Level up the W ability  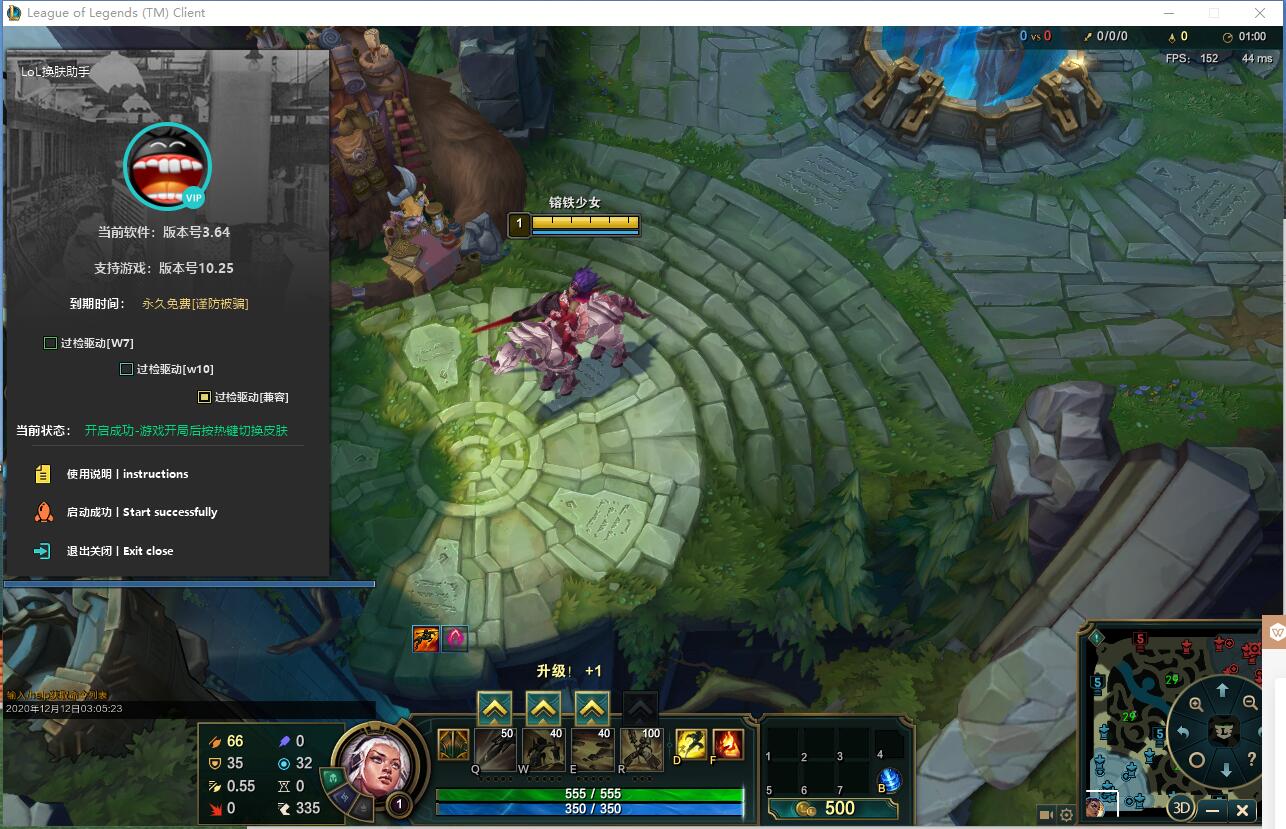click(543, 709)
